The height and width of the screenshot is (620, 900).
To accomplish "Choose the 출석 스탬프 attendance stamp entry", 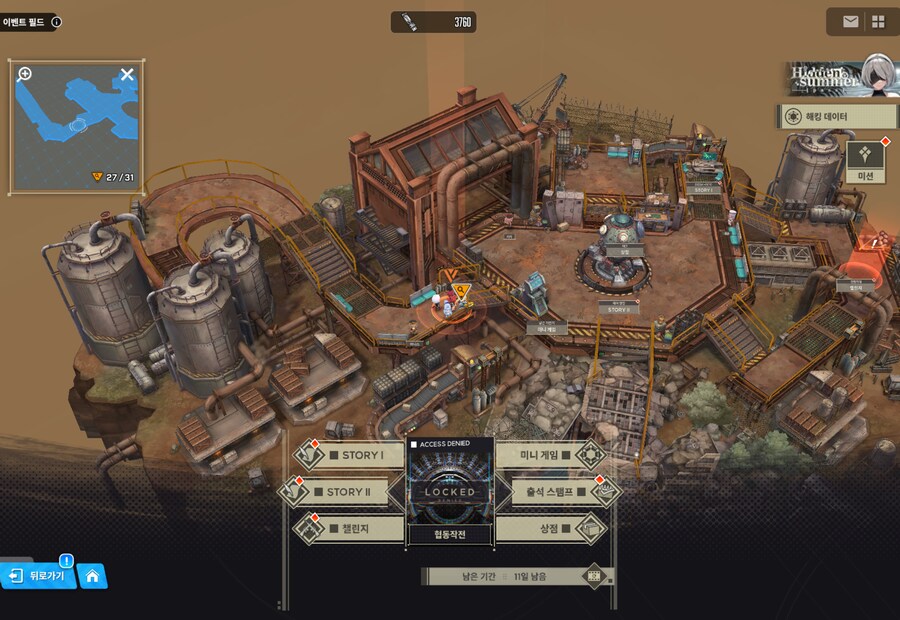I will [552, 492].
